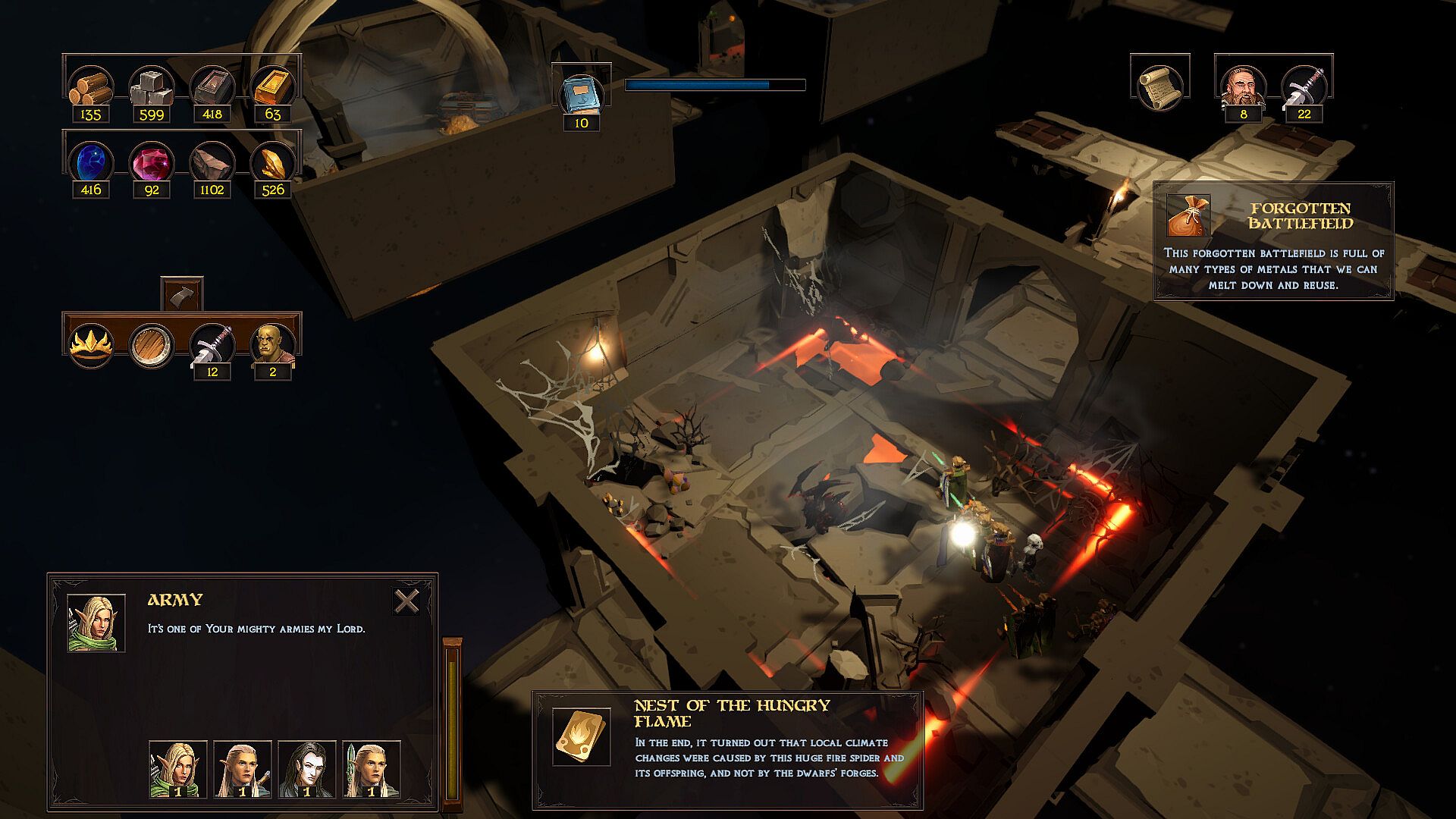Select the blond elf swordsman unit slot
Image resolution: width=1456 pixels, height=819 pixels.
(243, 769)
